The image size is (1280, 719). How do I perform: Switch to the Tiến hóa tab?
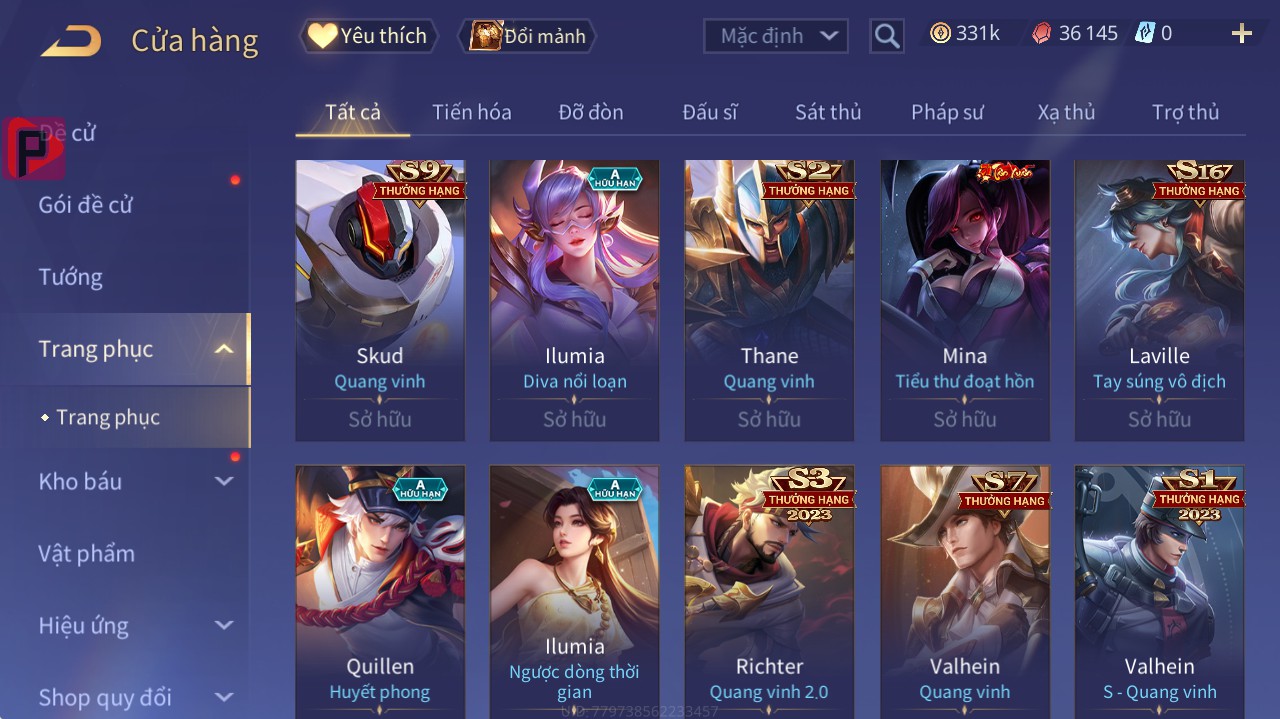pos(471,112)
